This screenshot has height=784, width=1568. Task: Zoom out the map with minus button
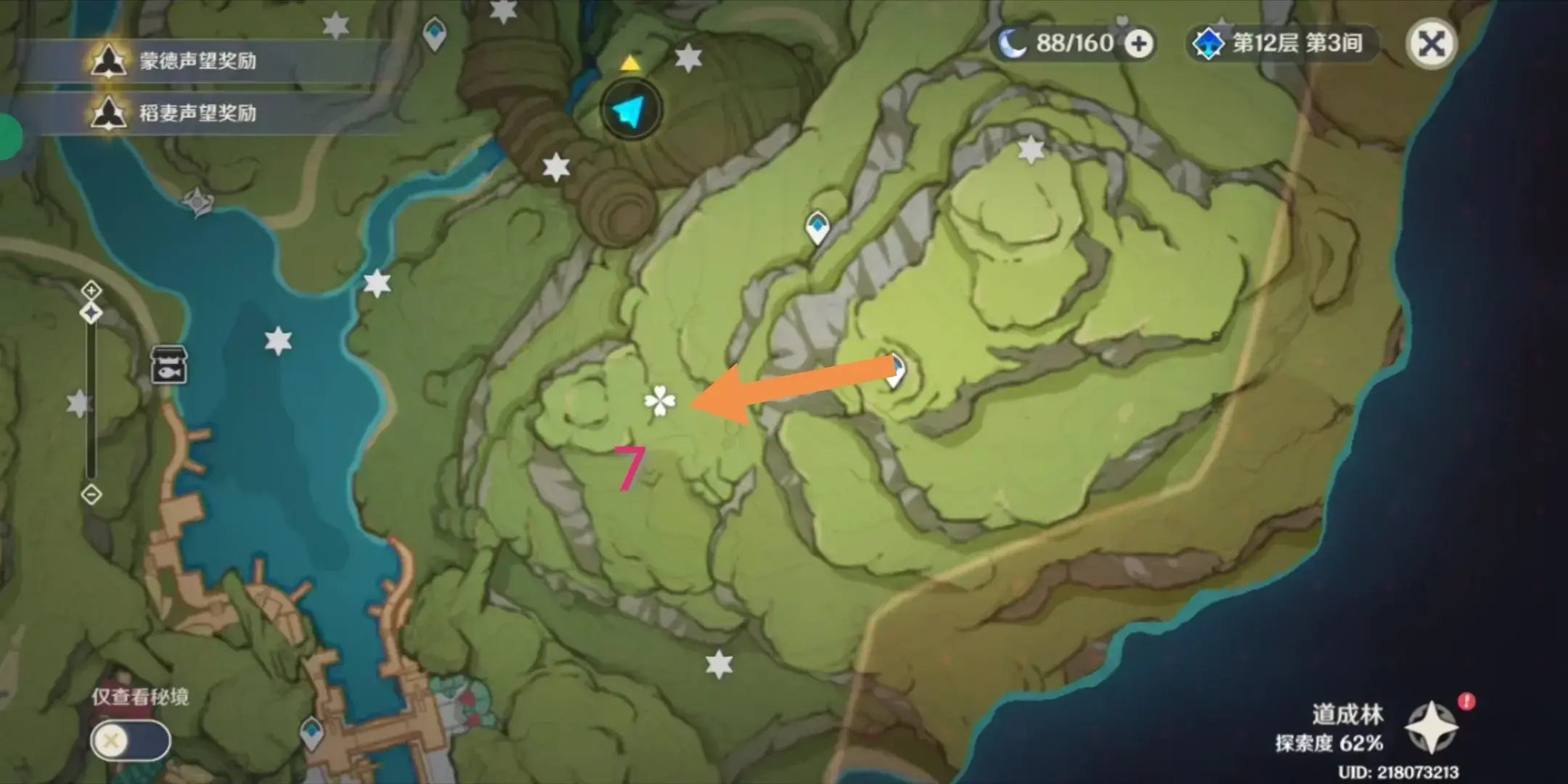91,495
